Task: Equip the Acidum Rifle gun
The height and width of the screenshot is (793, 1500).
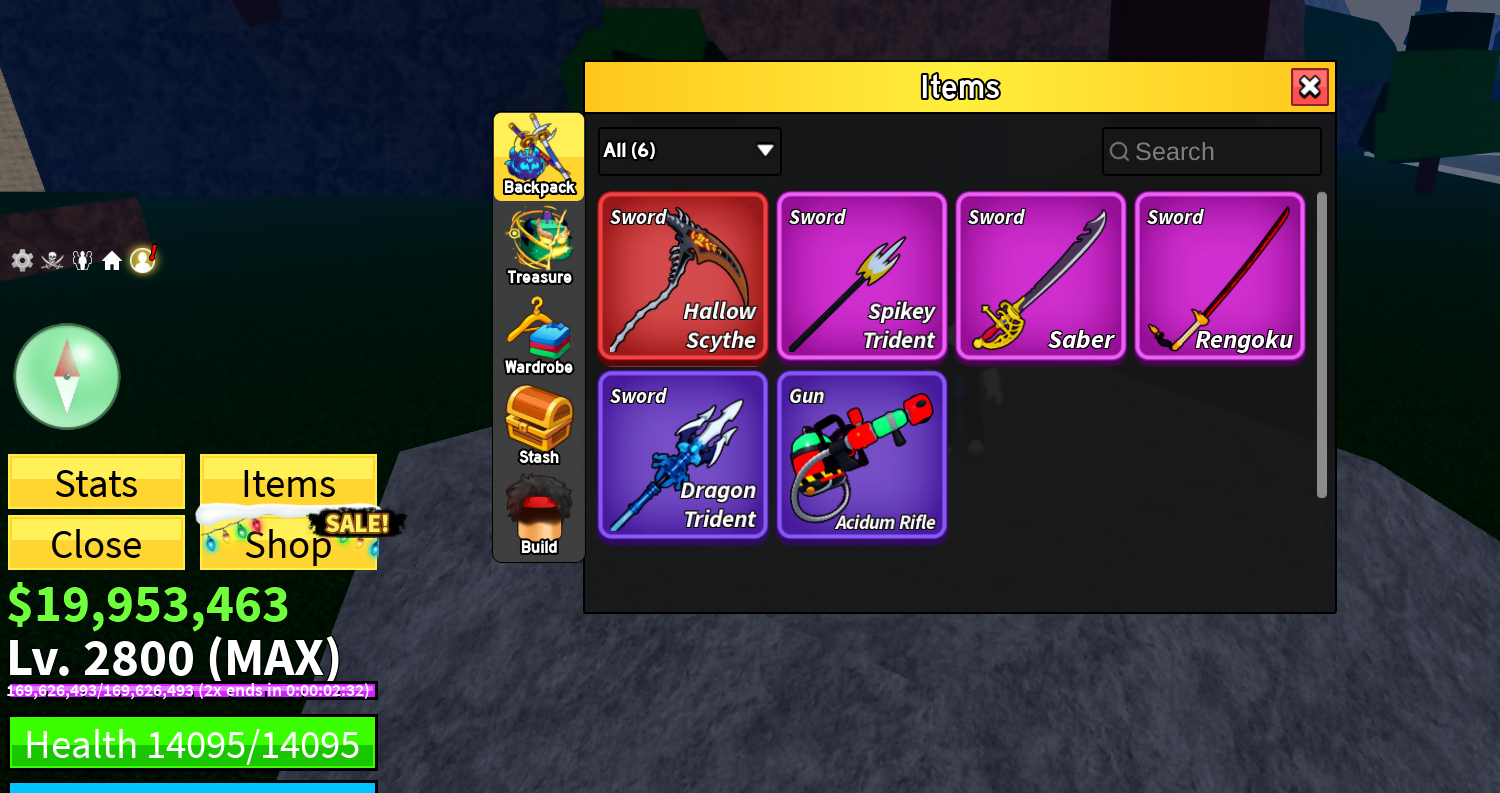Action: pyautogui.click(x=862, y=455)
